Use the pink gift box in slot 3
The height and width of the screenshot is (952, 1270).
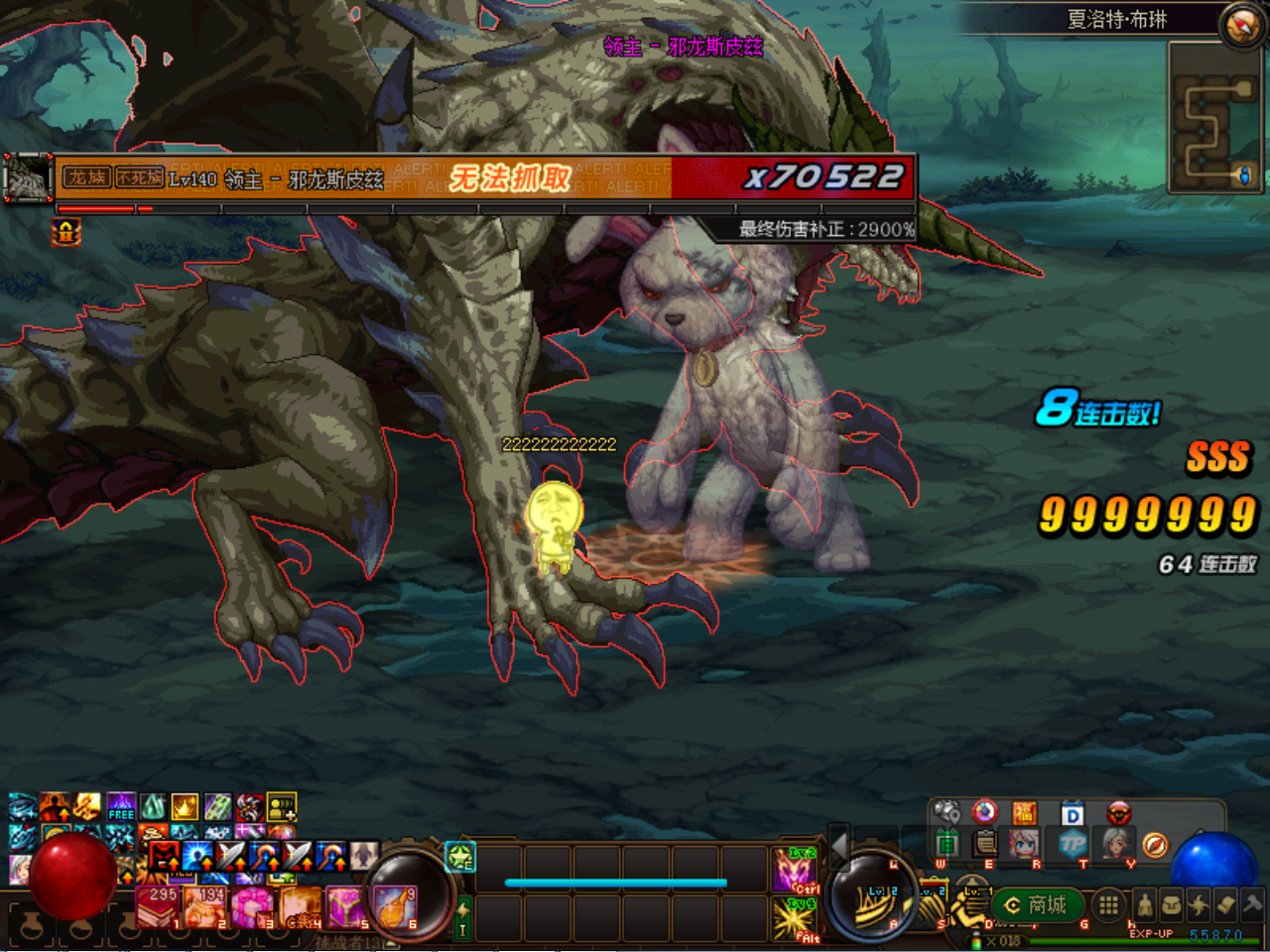click(251, 907)
